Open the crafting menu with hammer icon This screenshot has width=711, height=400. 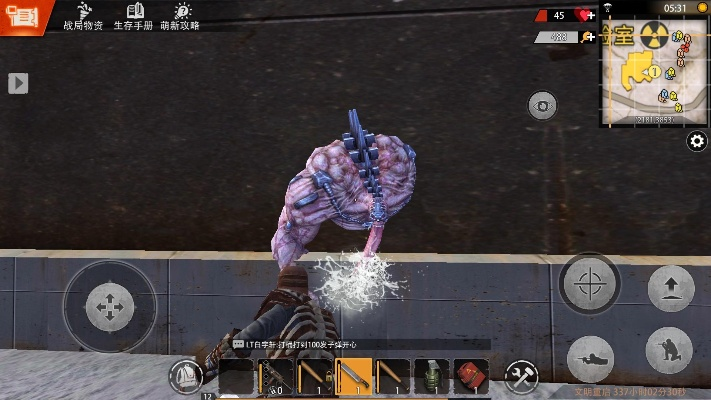521,376
